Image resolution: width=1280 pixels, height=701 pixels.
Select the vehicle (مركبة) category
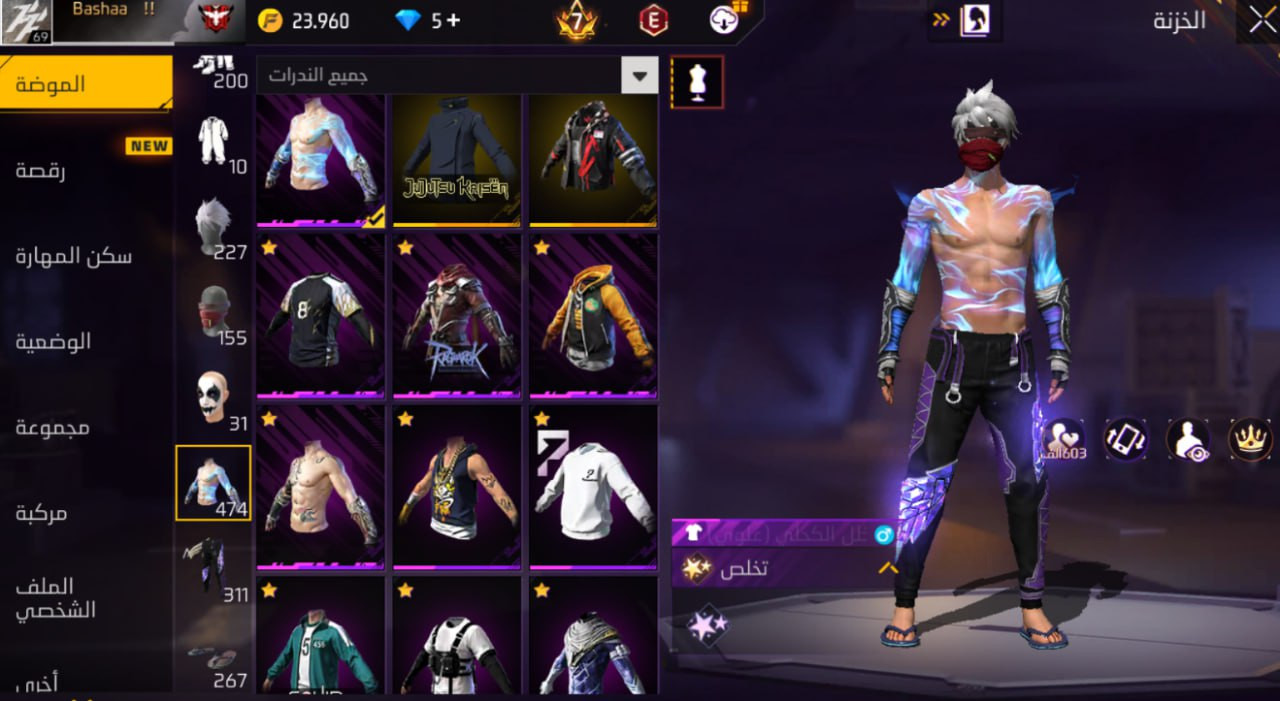tap(41, 513)
